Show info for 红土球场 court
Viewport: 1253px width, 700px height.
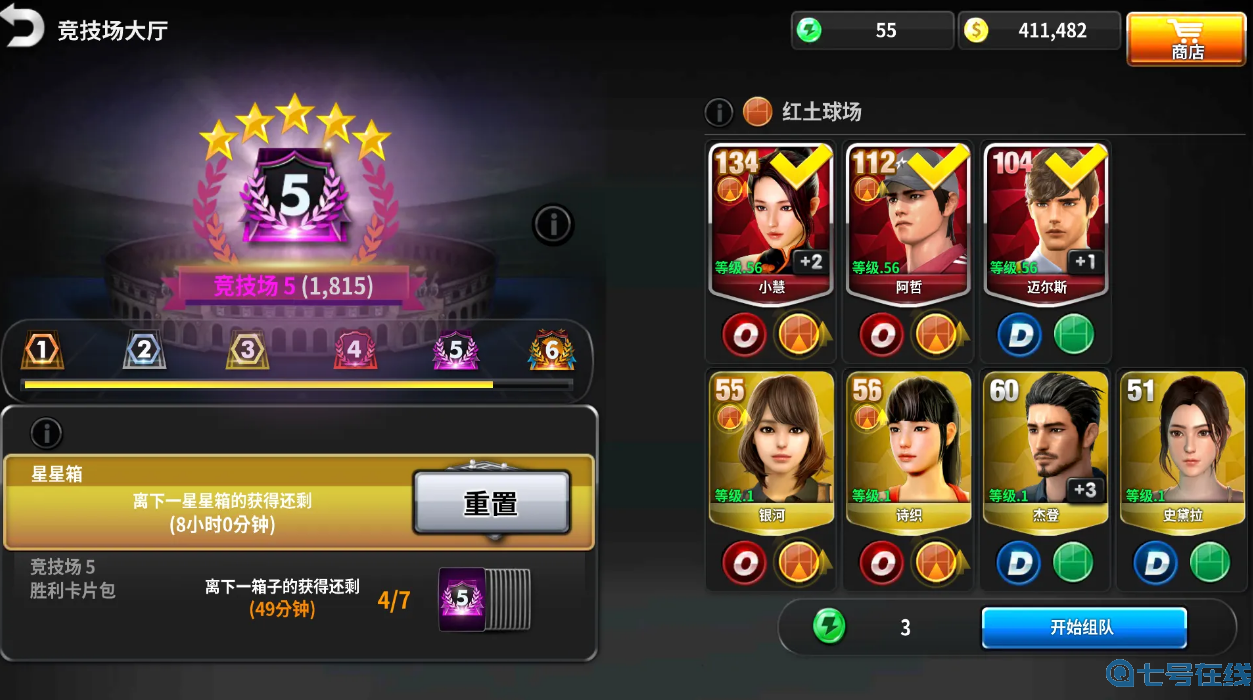719,112
